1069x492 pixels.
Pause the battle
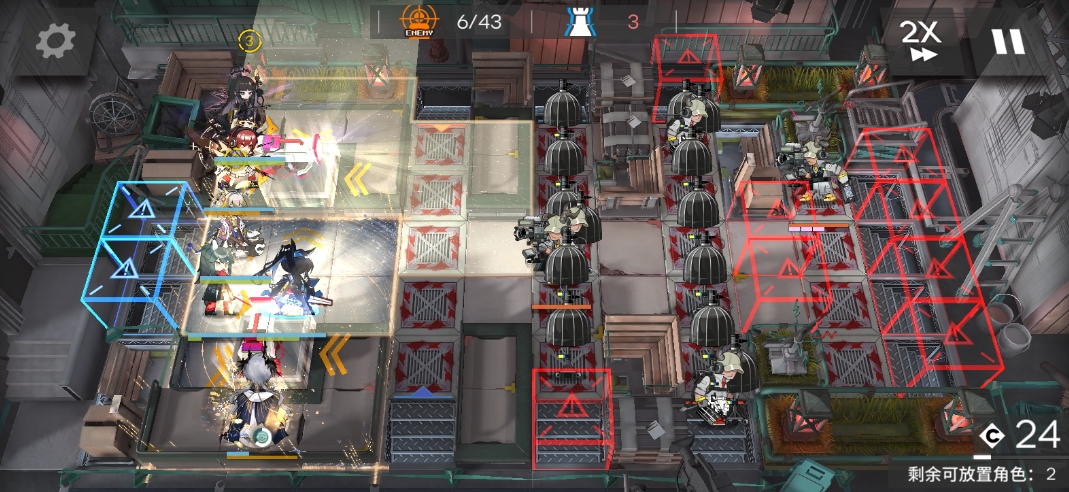coord(1007,41)
